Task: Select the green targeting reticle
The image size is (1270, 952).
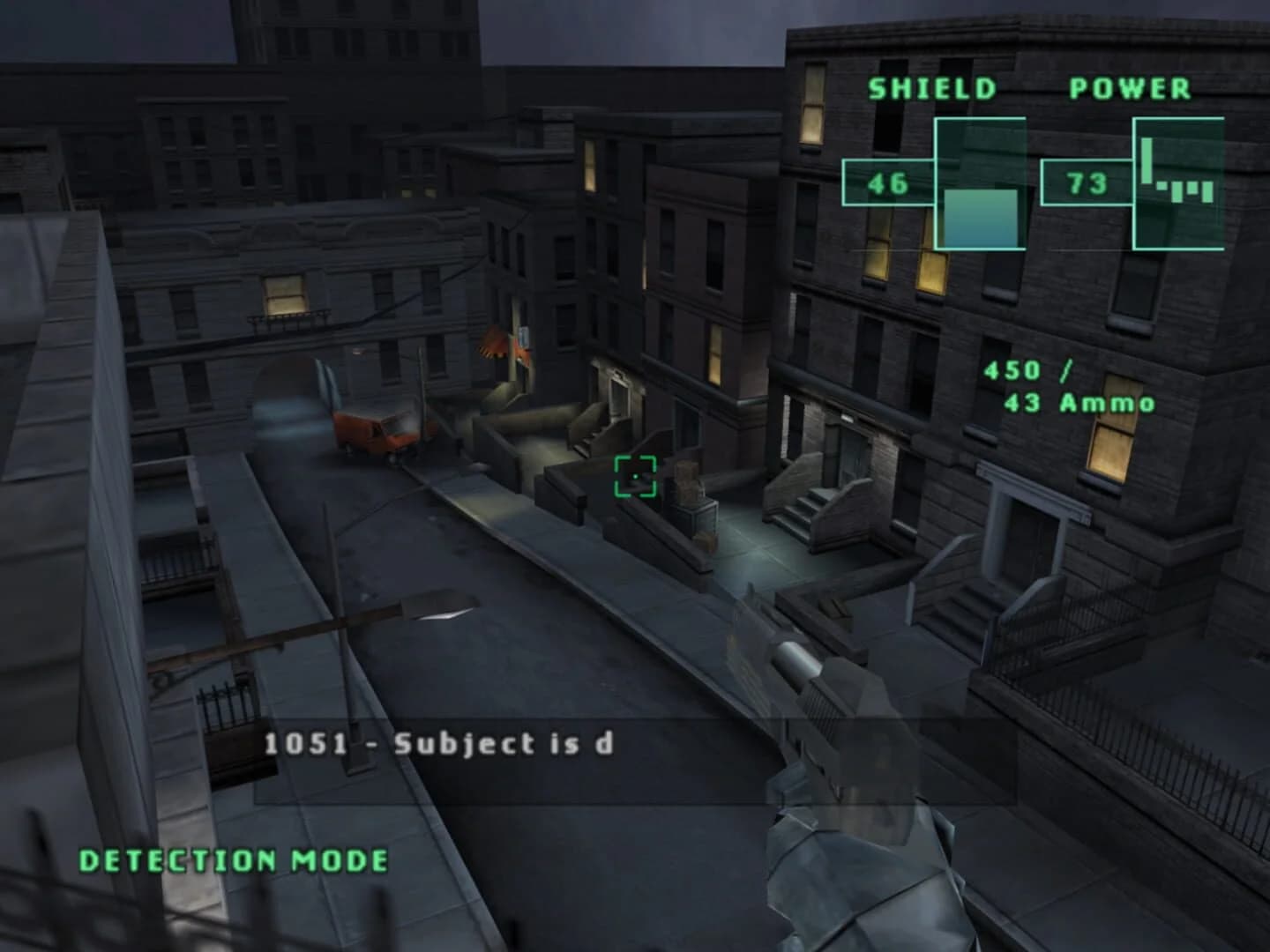Action: [637, 476]
